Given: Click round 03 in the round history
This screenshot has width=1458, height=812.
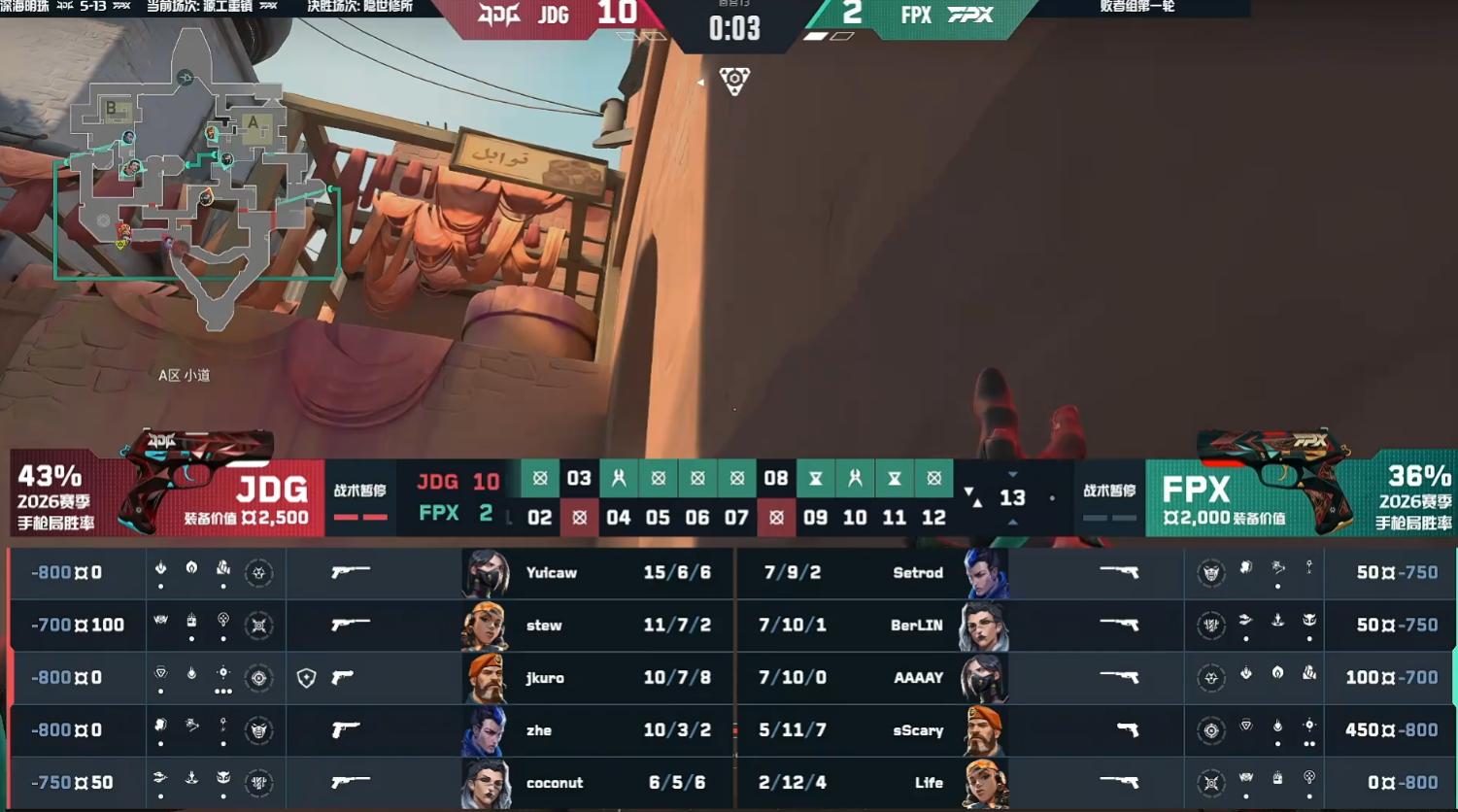Looking at the screenshot, I should (x=579, y=478).
